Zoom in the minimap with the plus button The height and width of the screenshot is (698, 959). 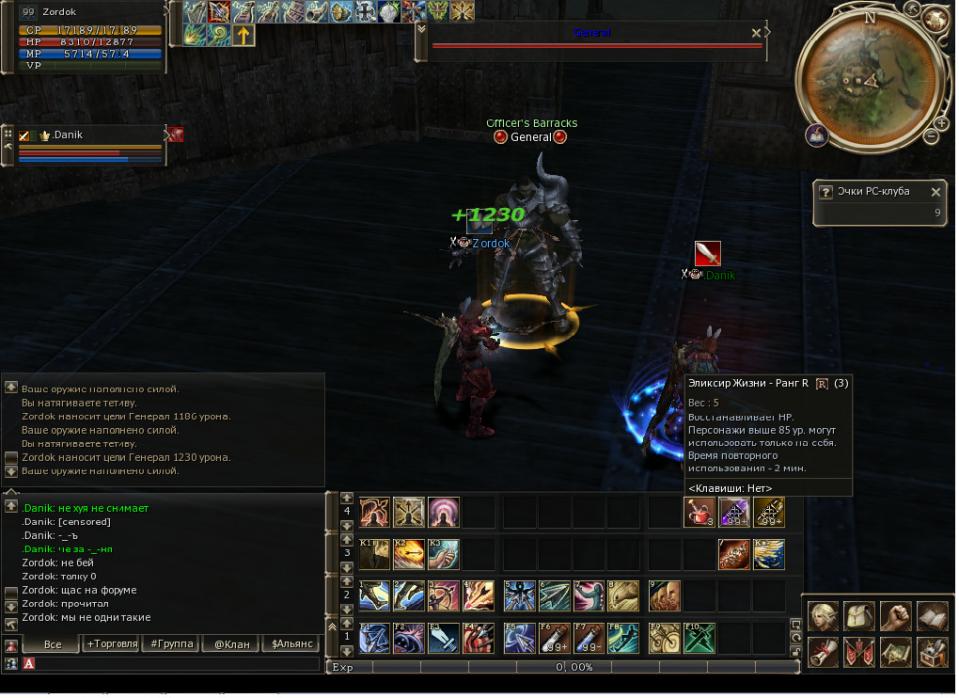[941, 123]
